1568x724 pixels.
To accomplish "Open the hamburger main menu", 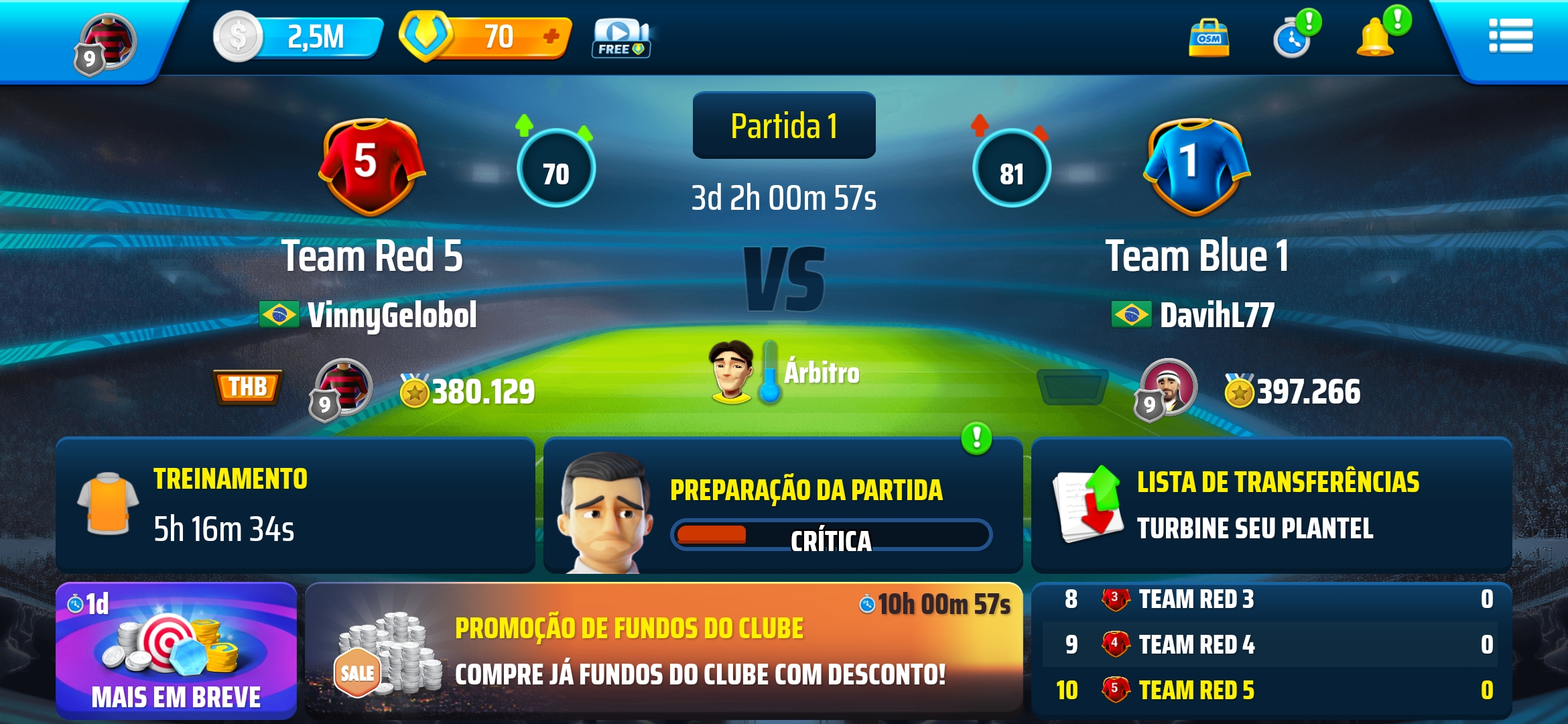I will [1510, 36].
